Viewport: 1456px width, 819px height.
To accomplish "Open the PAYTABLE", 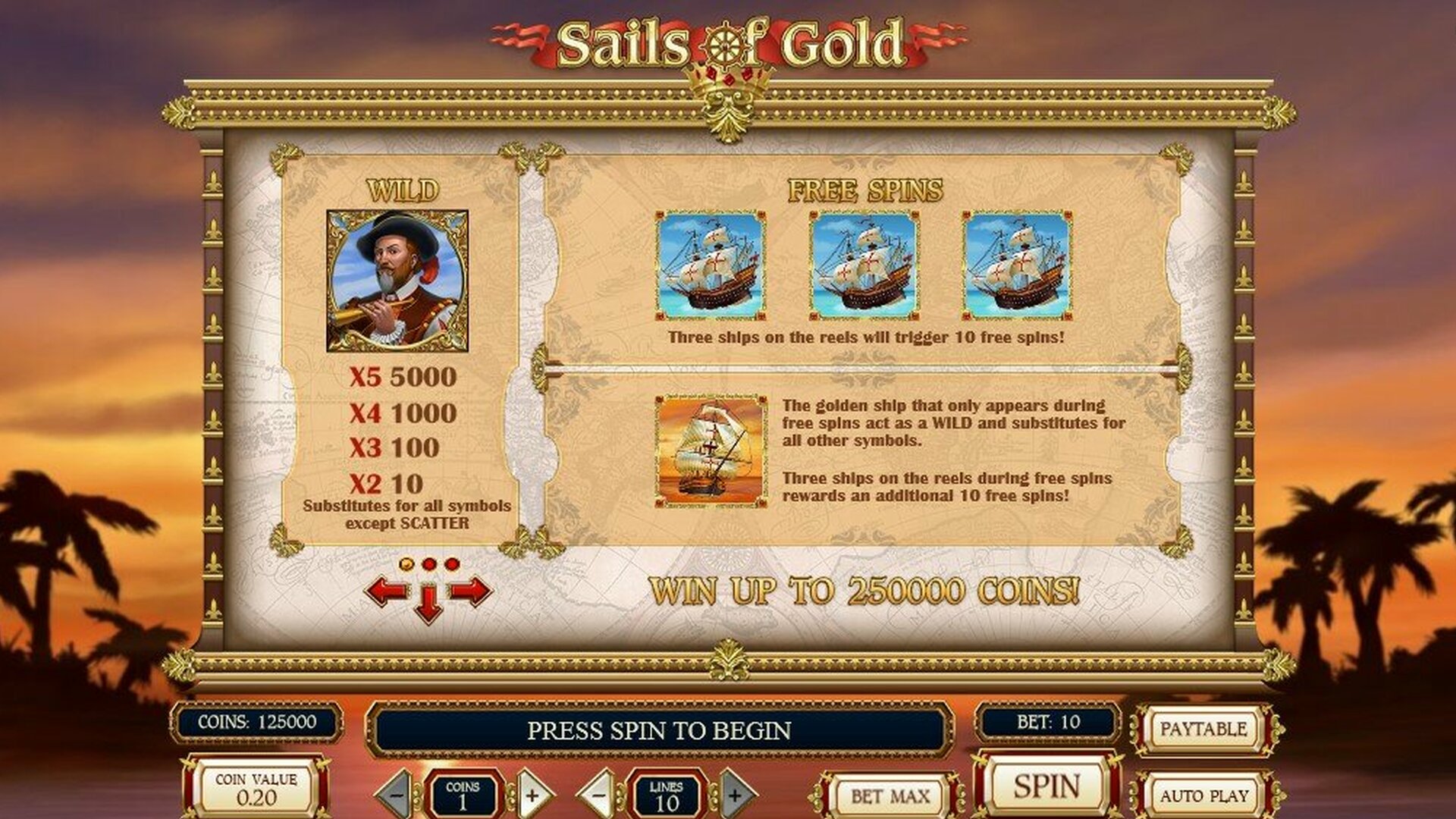I will coord(1203,730).
